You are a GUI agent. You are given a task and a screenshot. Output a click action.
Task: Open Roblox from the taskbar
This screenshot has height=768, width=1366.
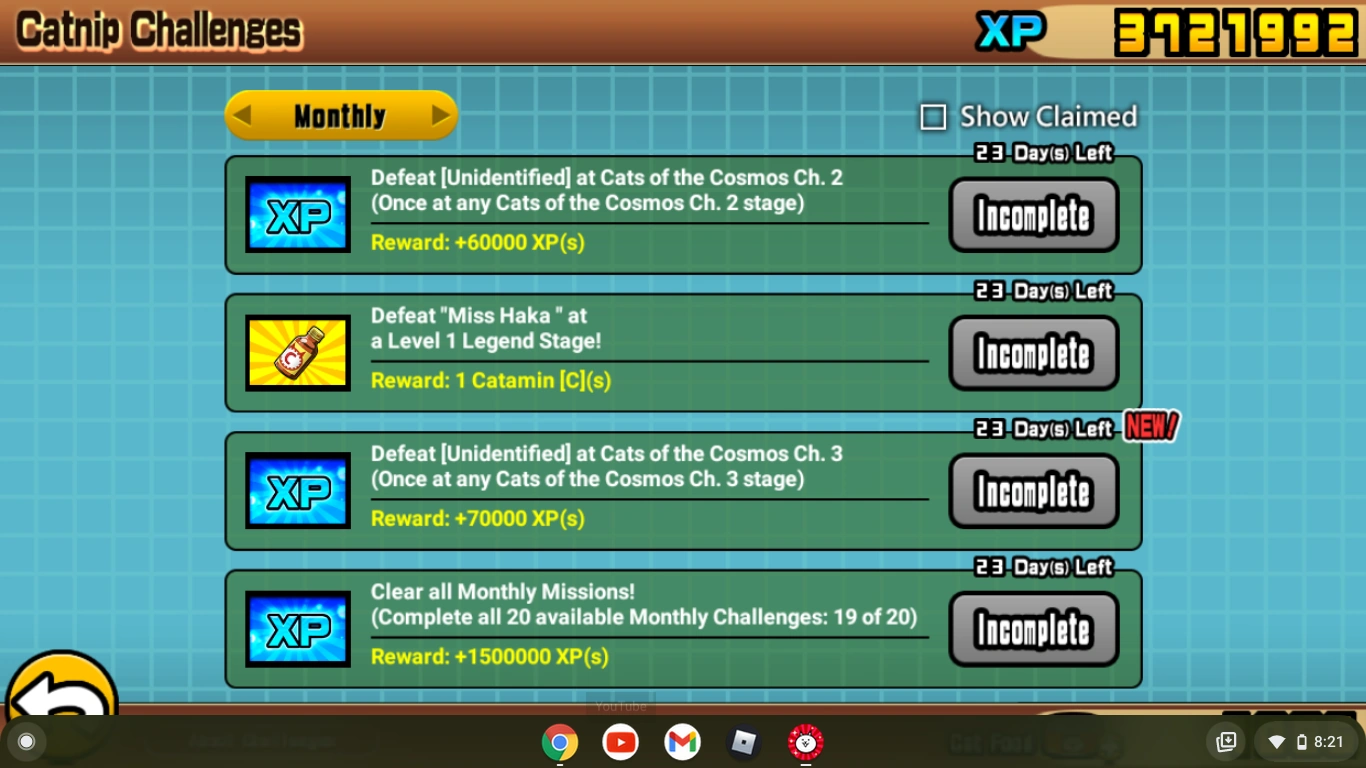(743, 742)
